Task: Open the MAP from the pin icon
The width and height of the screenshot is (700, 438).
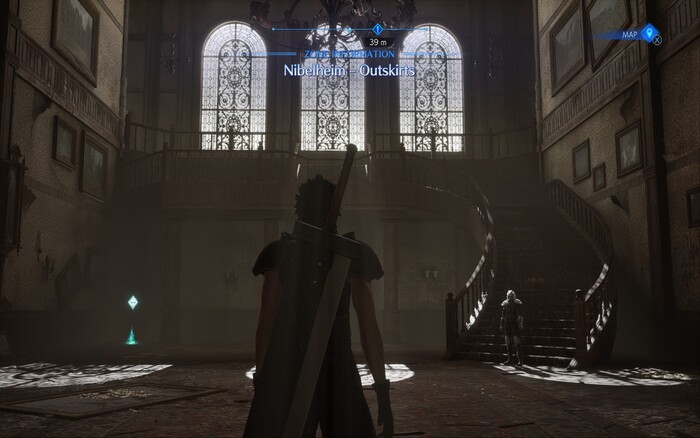Action: click(x=652, y=34)
